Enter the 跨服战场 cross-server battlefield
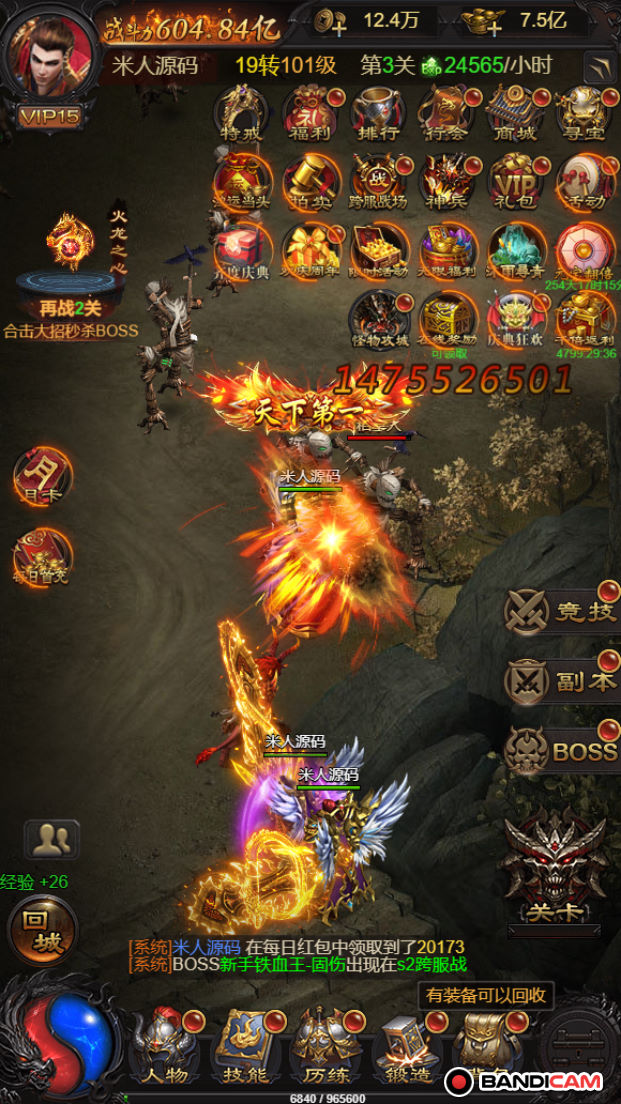Viewport: 621px width, 1104px height. click(x=377, y=181)
